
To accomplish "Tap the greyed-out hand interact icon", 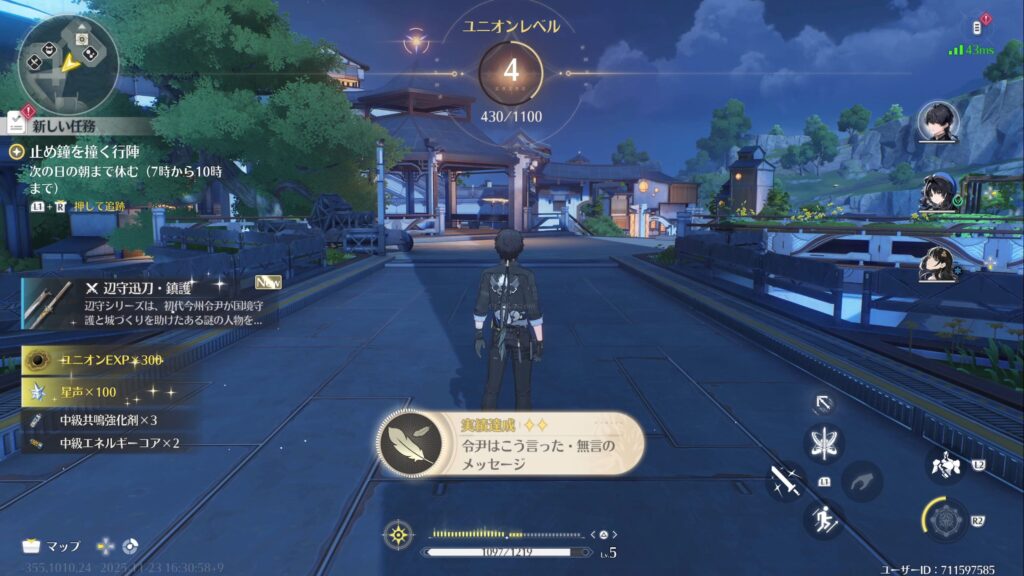I will 861,482.
